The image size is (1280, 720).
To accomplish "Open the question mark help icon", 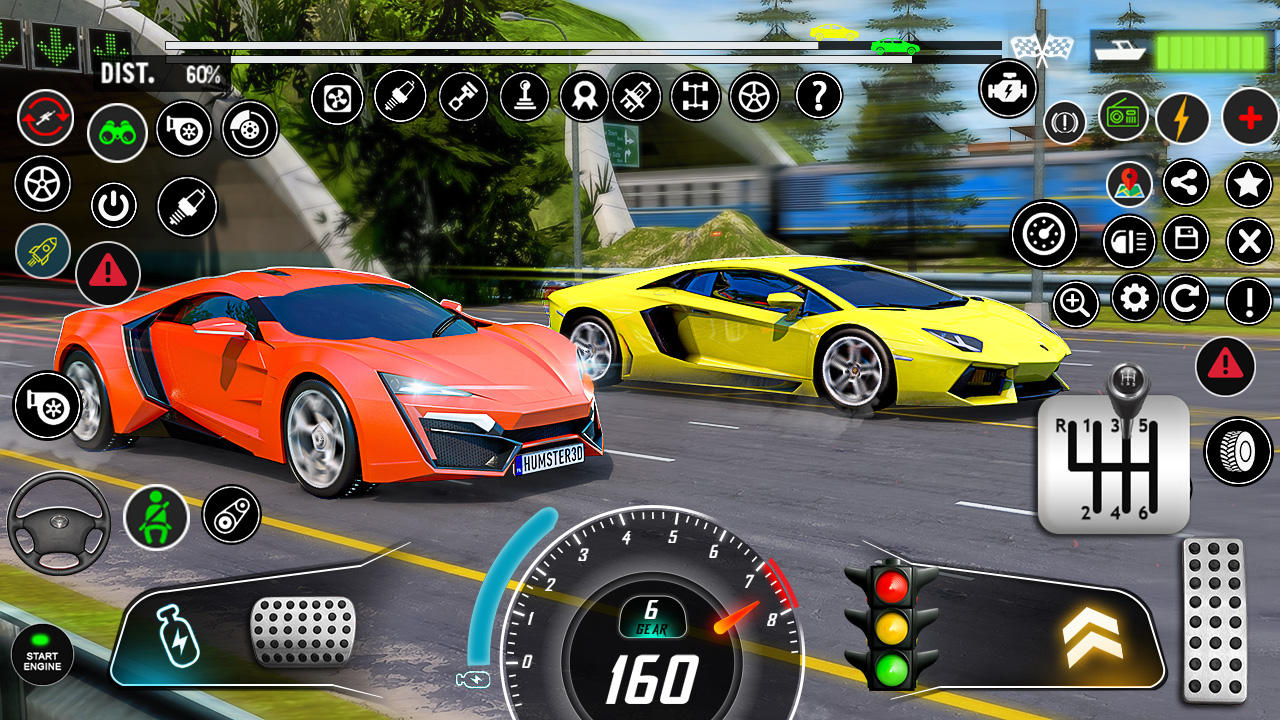I will pos(818,96).
